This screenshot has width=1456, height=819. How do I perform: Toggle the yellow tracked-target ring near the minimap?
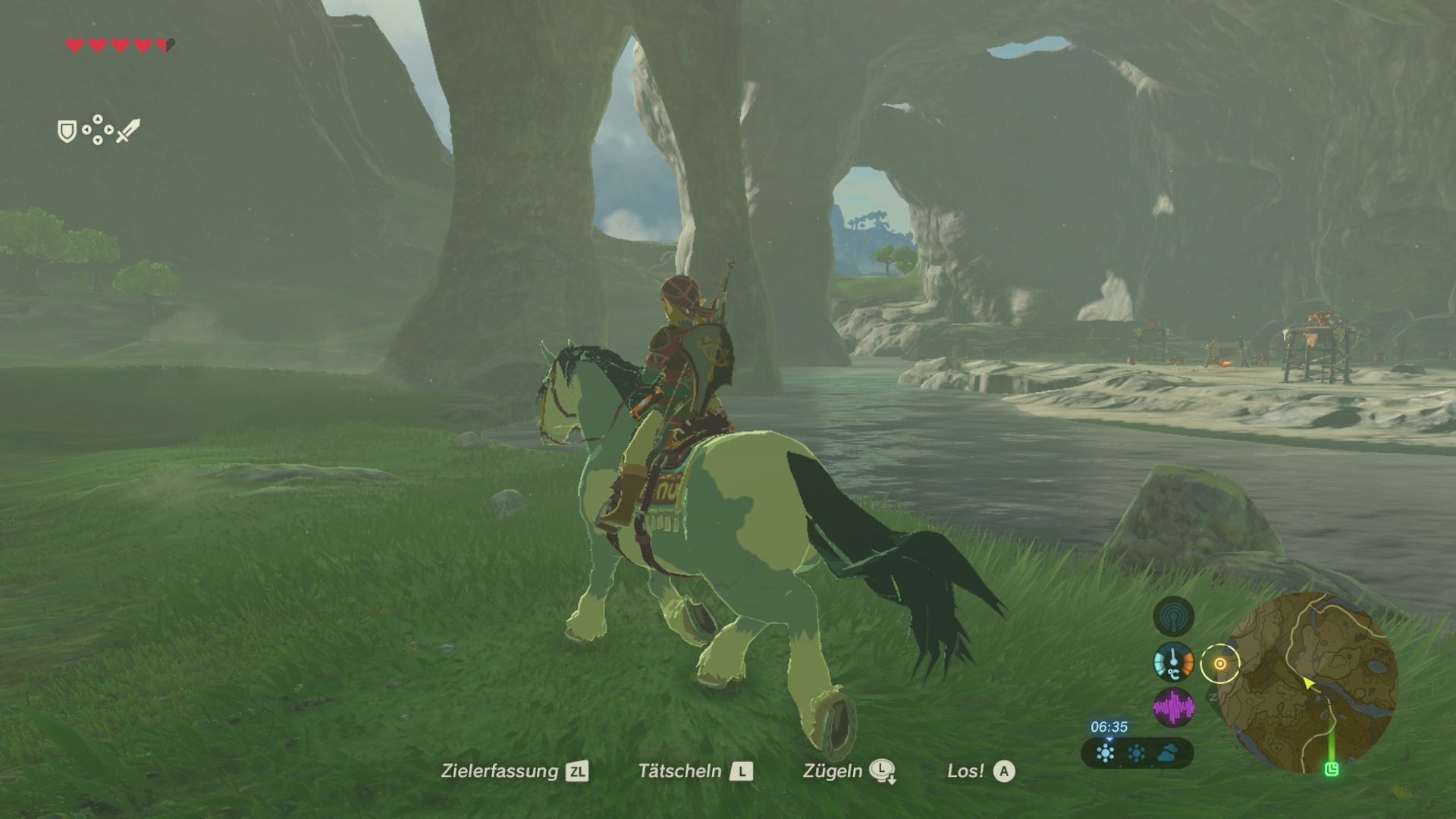[1220, 664]
